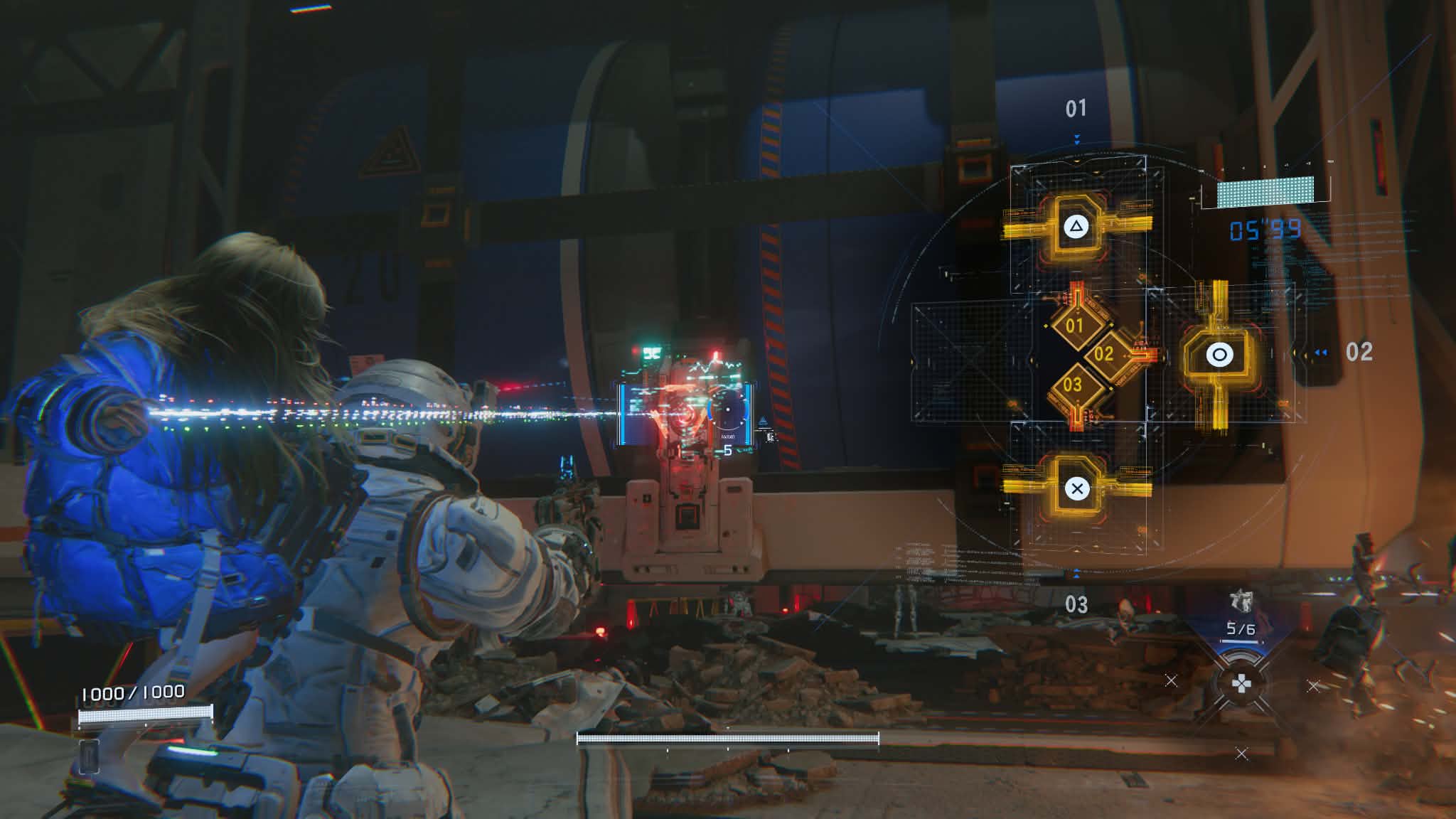Select the orange diamond node labeled 01
This screenshot has width=1456, height=819.
[1074, 326]
